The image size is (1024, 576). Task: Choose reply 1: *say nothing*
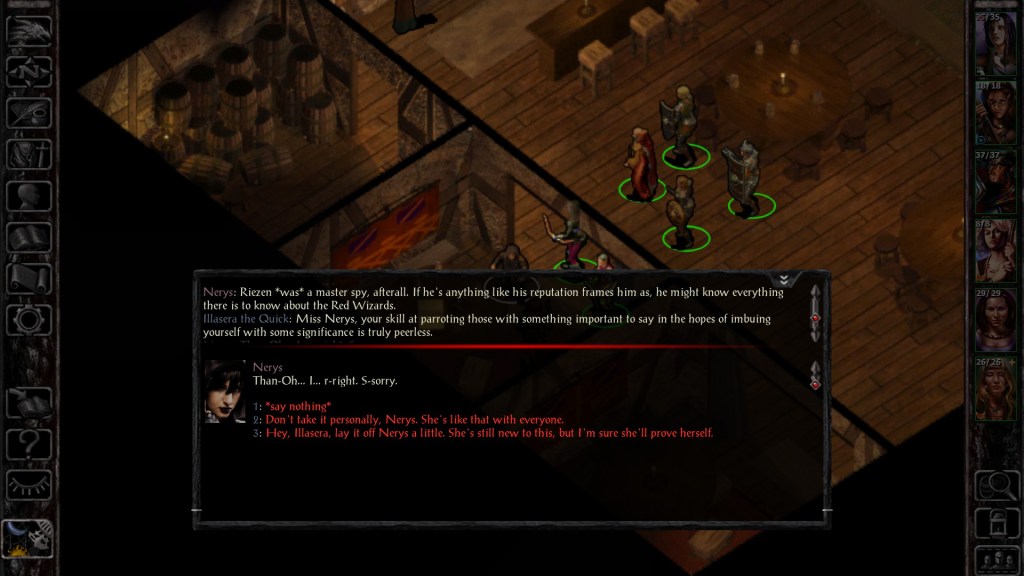(x=298, y=407)
